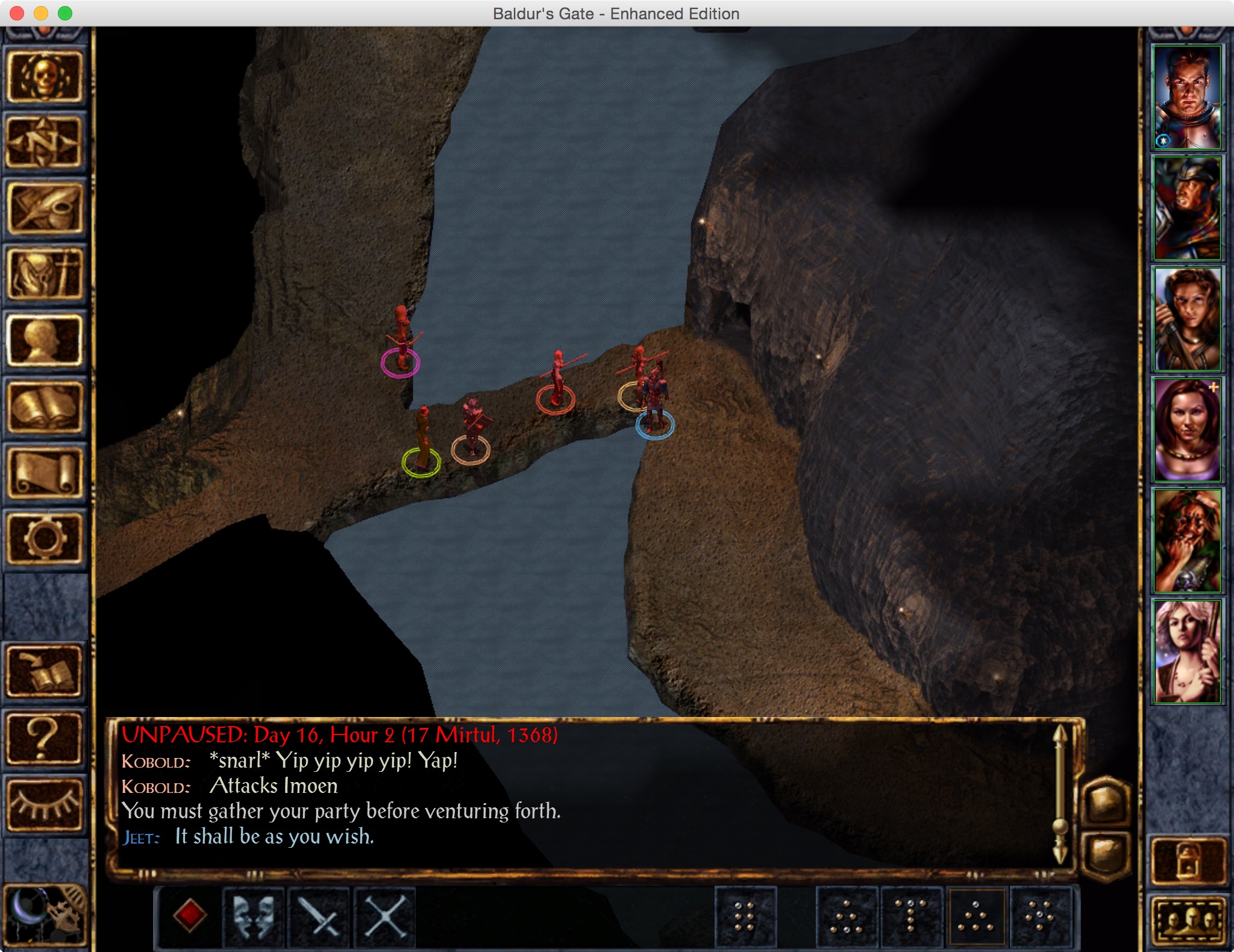Open the mage spellbook icon

click(44, 408)
